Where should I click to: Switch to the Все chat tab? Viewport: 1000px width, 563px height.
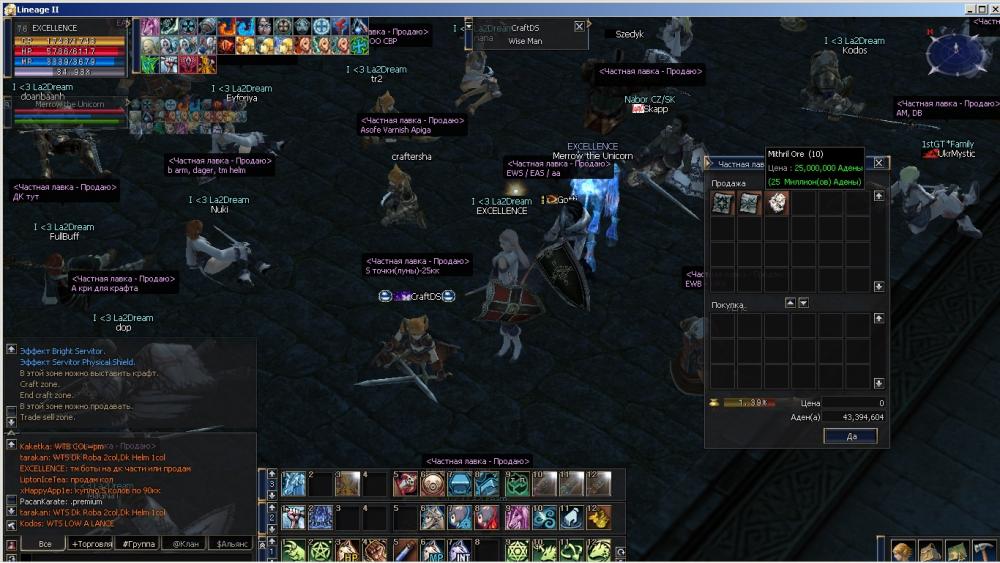point(44,543)
